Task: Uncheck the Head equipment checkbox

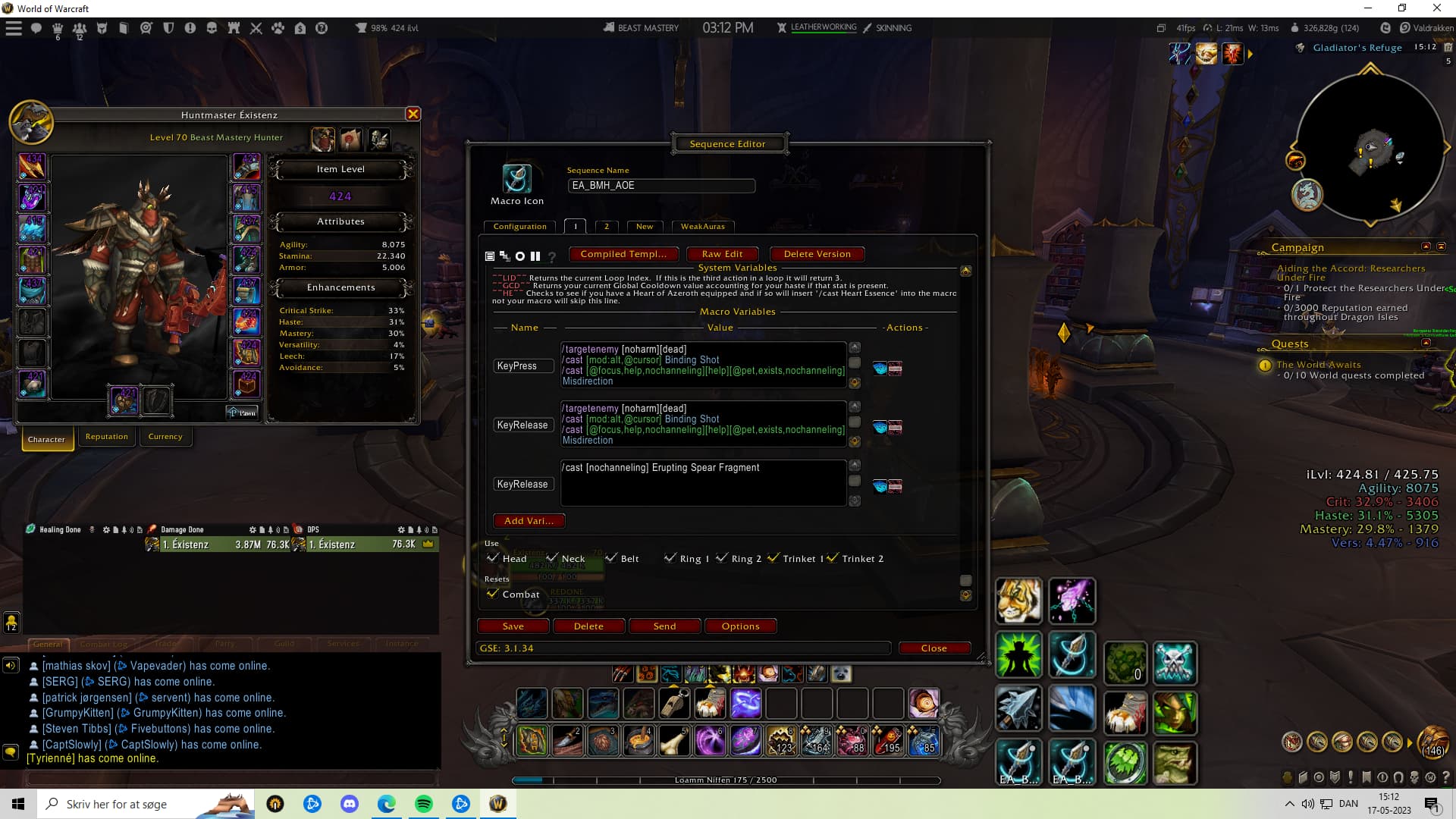Action: pyautogui.click(x=493, y=557)
